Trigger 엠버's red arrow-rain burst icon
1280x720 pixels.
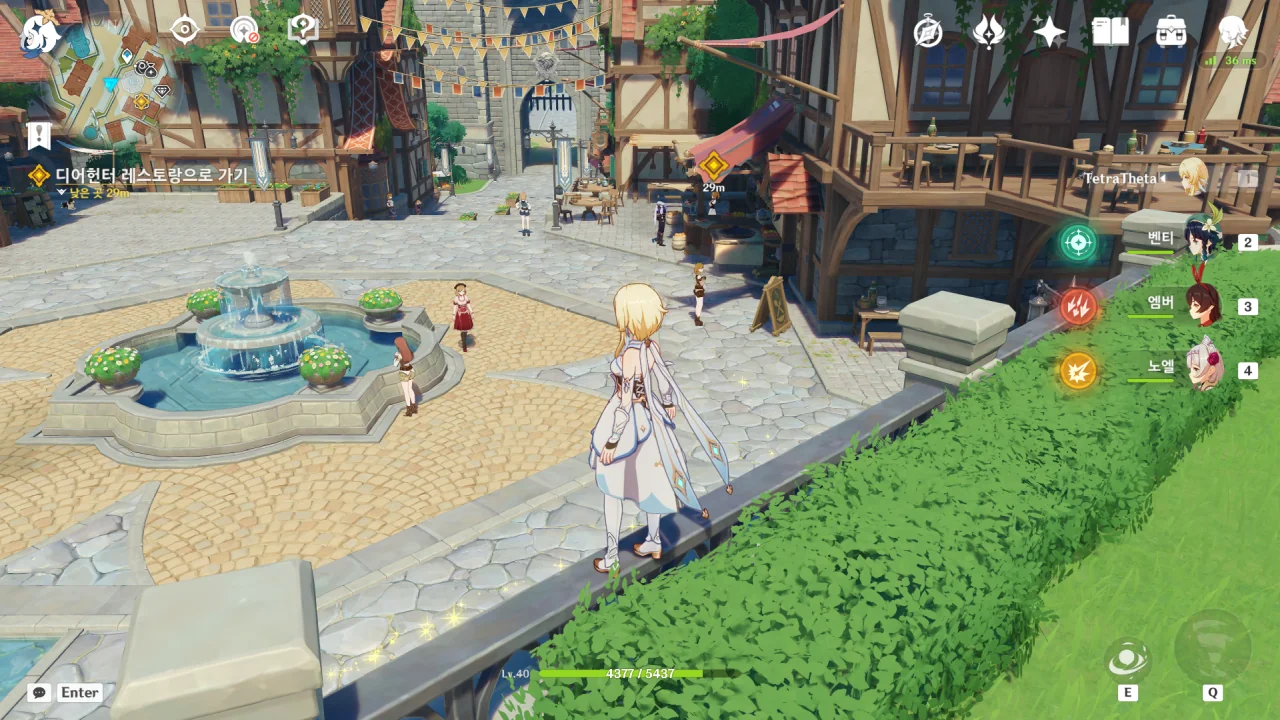1078,306
